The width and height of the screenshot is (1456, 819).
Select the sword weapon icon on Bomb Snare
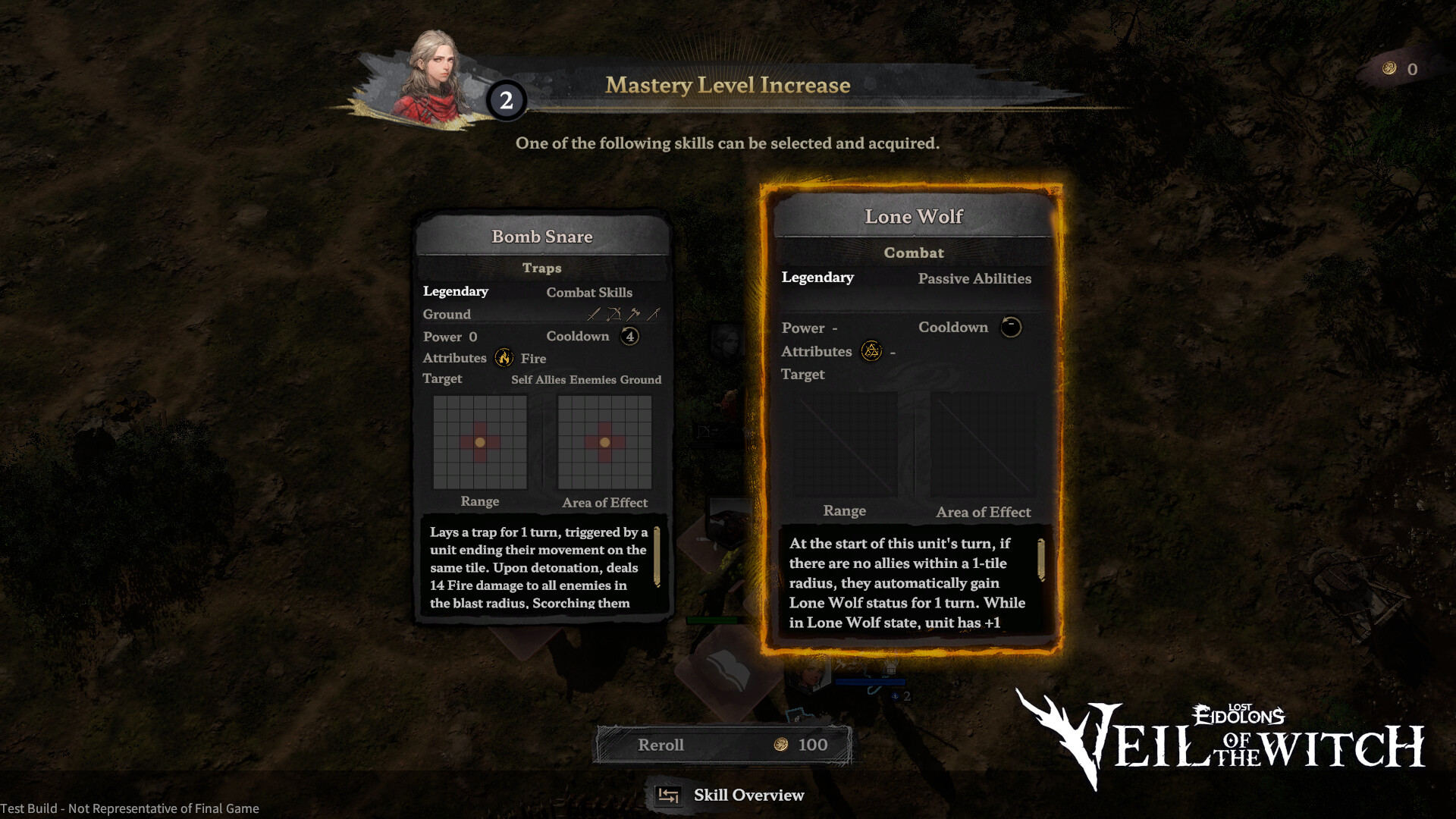point(594,312)
